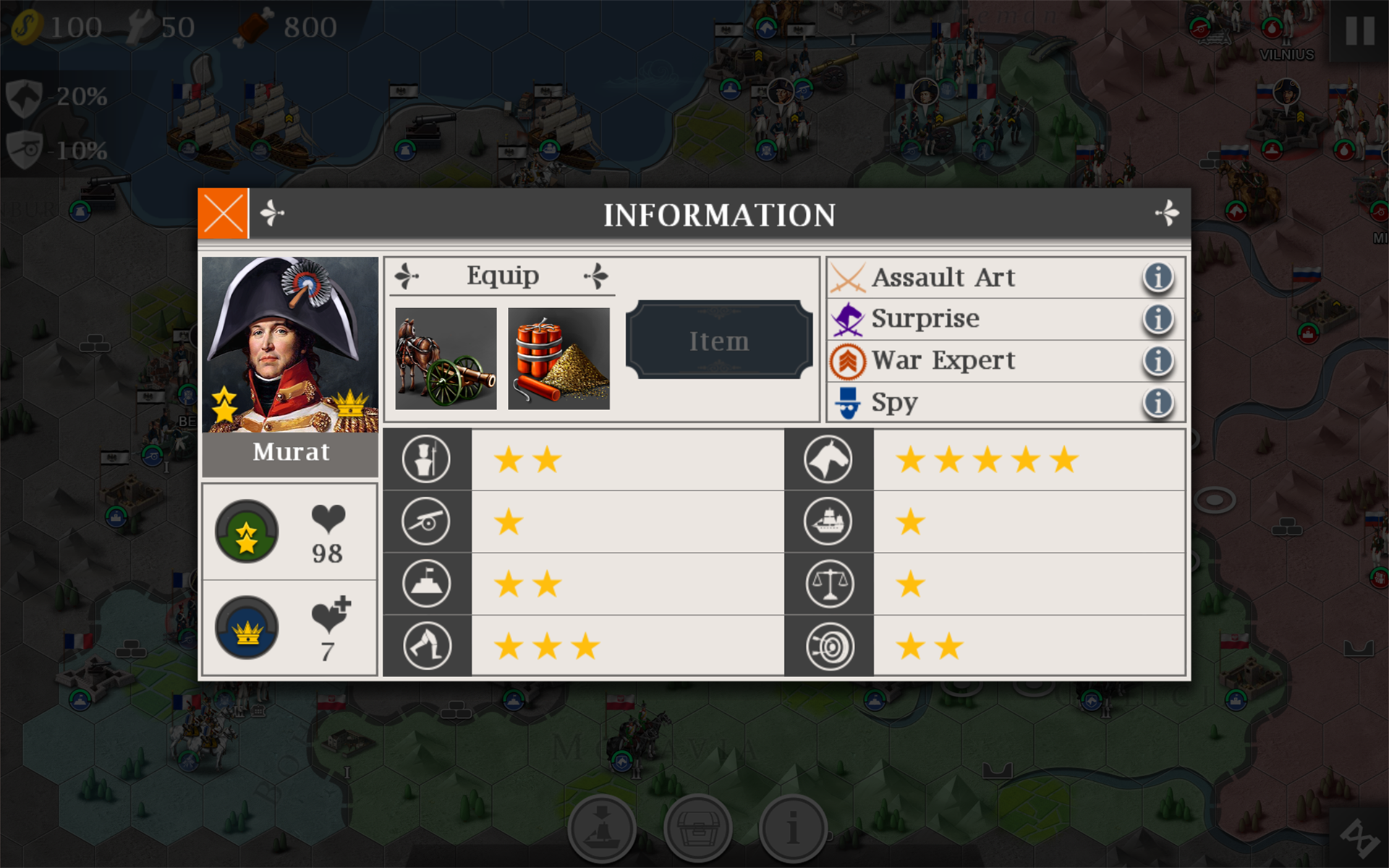Screen dimensions: 1389x868
Task: Click the treasure chest icon at bottom
Action: pos(696,829)
